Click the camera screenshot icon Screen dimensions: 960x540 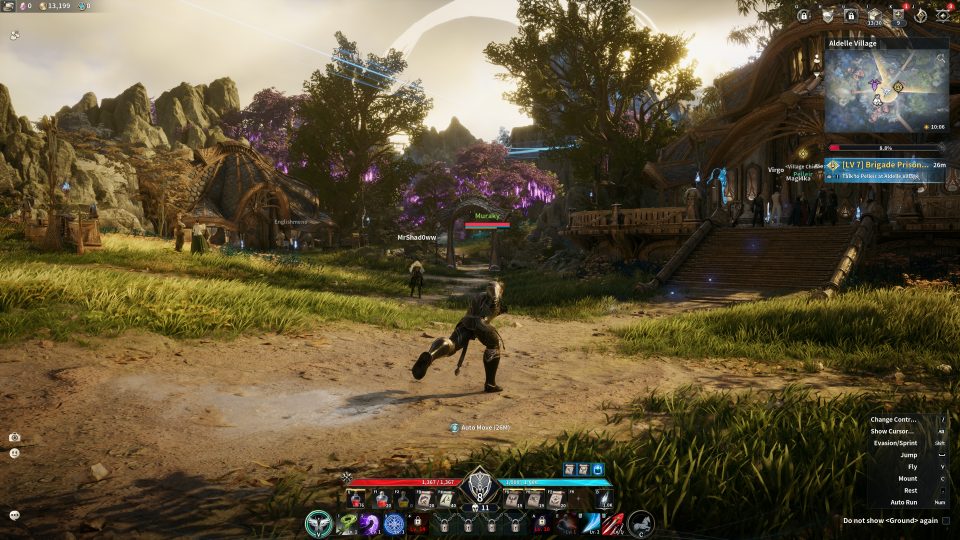coord(15,437)
